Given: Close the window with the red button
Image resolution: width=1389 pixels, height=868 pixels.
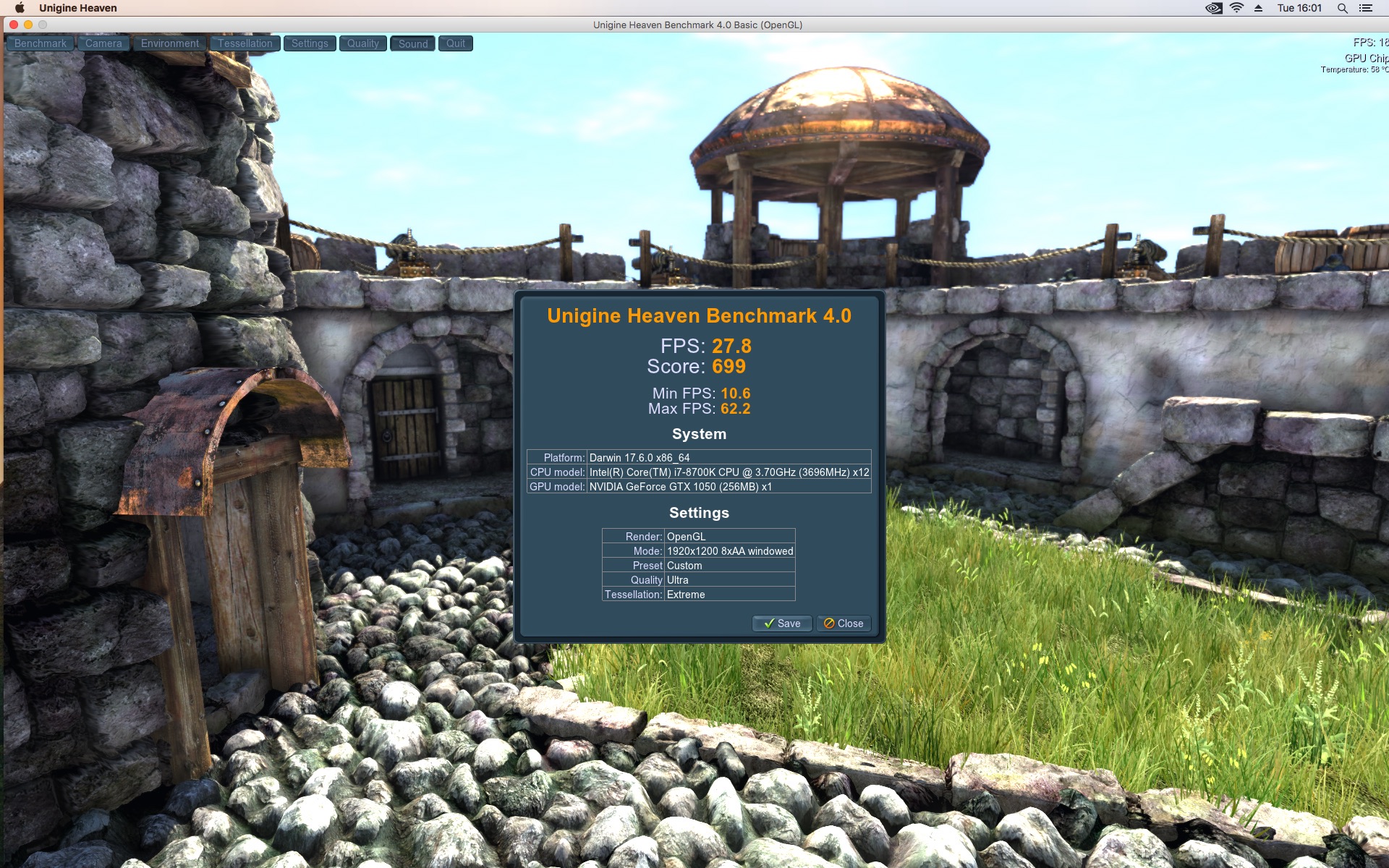Looking at the screenshot, I should (14, 25).
